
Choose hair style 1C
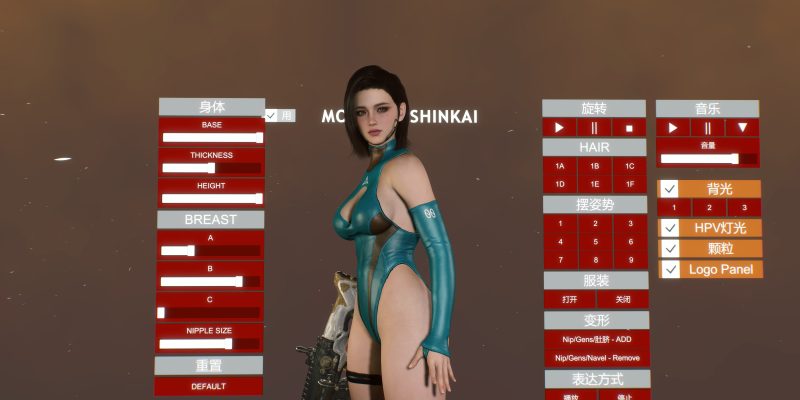[629, 166]
